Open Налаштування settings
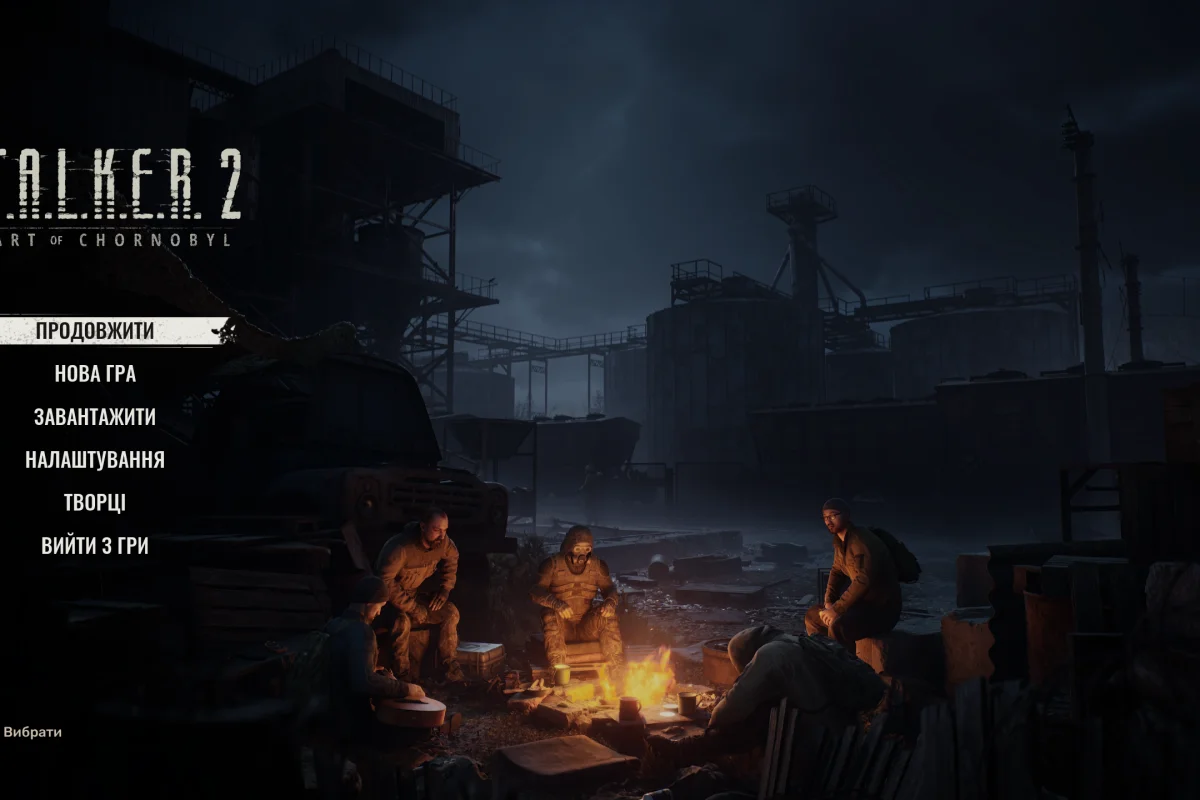 (95, 460)
